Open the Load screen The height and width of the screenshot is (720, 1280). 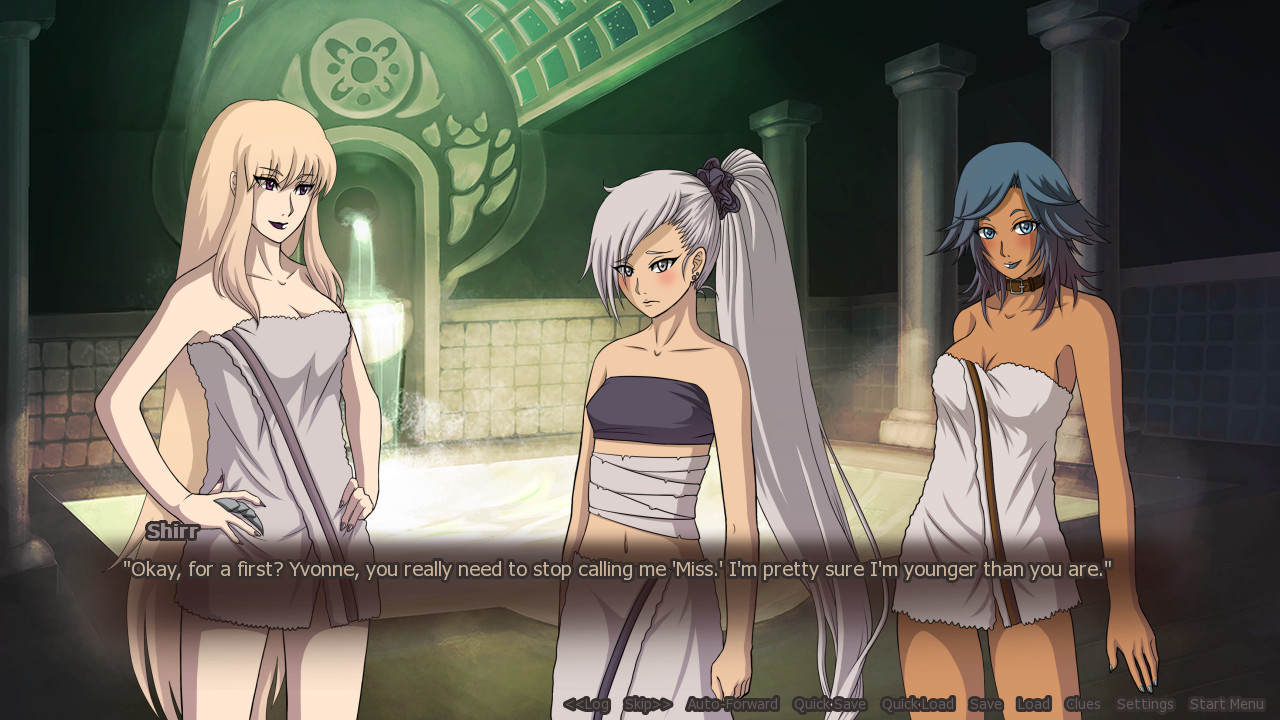click(1033, 703)
